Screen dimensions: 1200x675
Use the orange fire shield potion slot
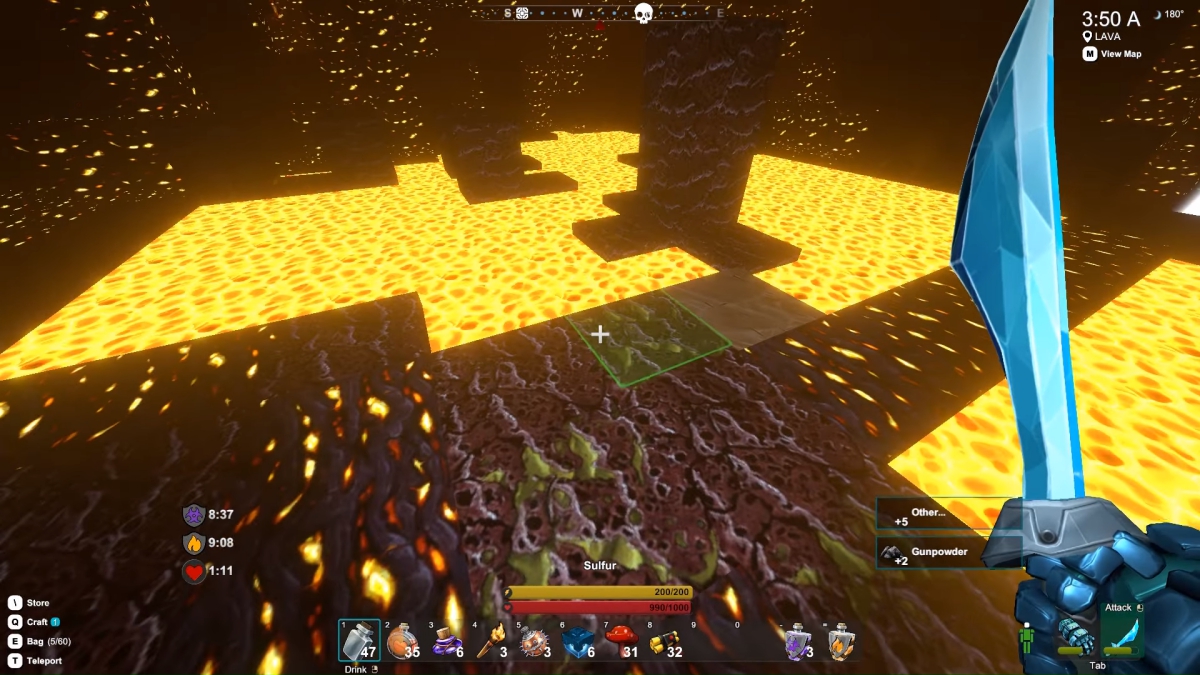pos(841,642)
